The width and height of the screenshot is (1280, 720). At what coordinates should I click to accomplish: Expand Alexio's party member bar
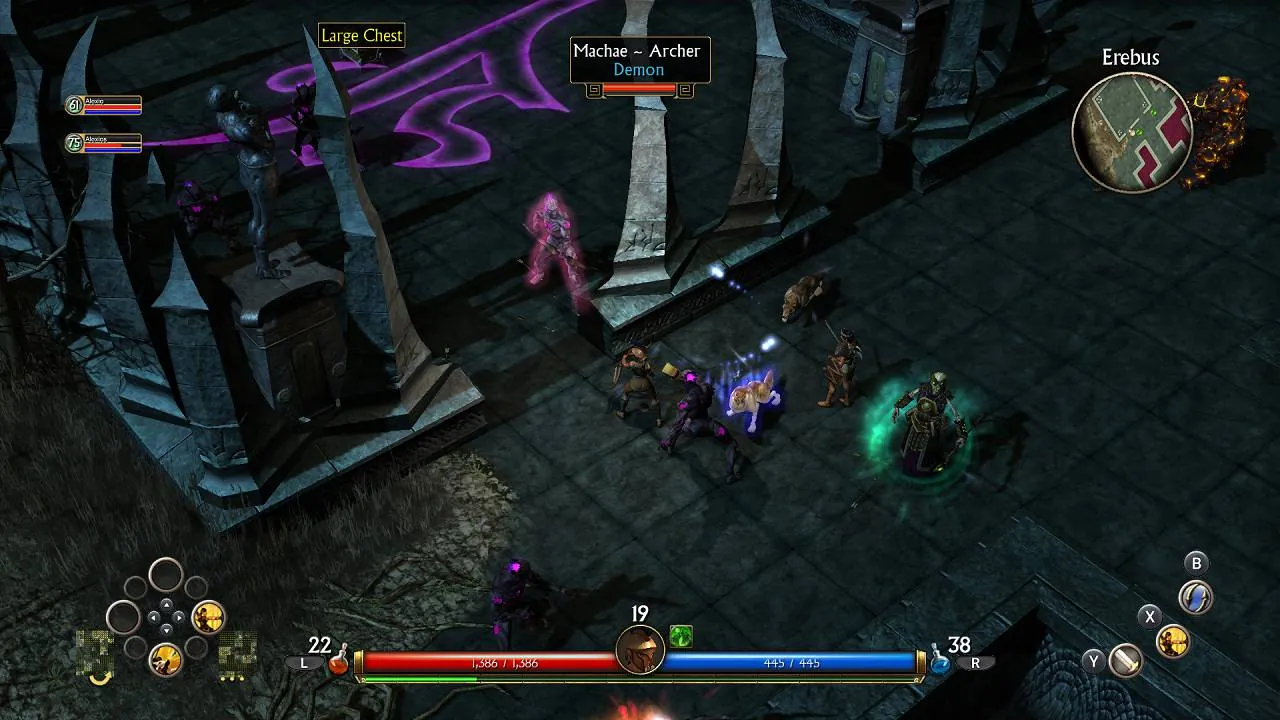pyautogui.click(x=103, y=105)
